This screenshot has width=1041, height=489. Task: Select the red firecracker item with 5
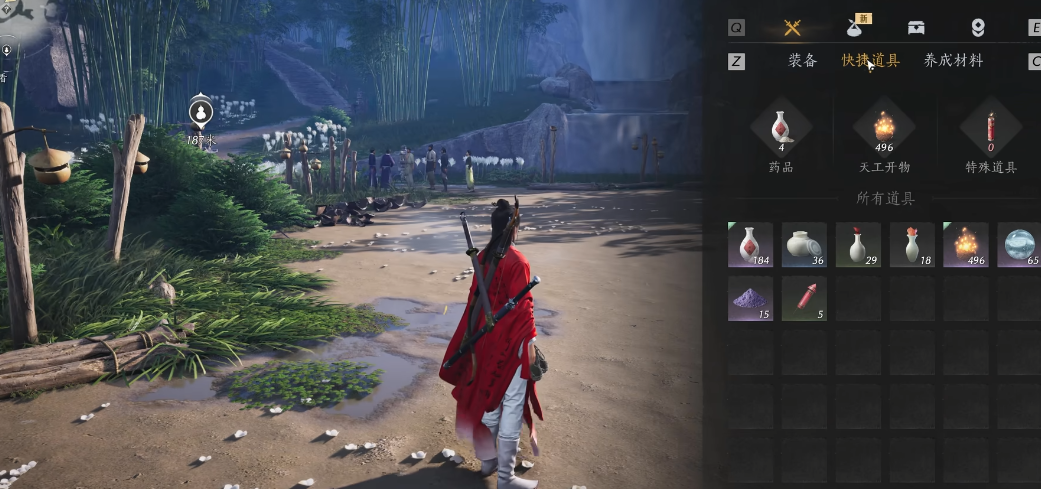click(804, 299)
